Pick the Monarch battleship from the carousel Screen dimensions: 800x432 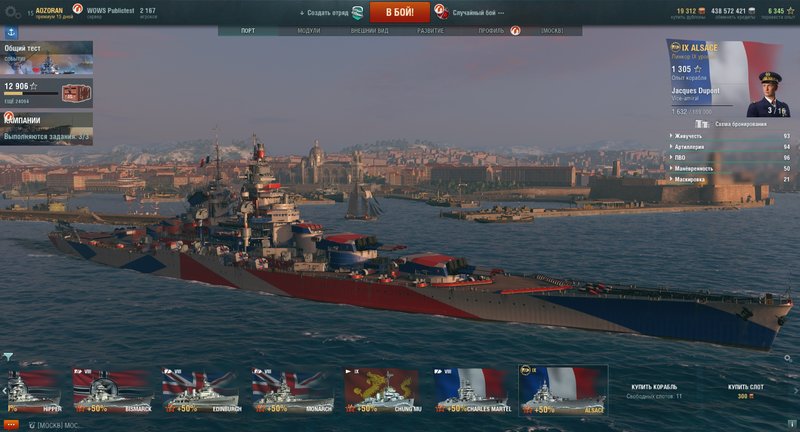point(290,389)
